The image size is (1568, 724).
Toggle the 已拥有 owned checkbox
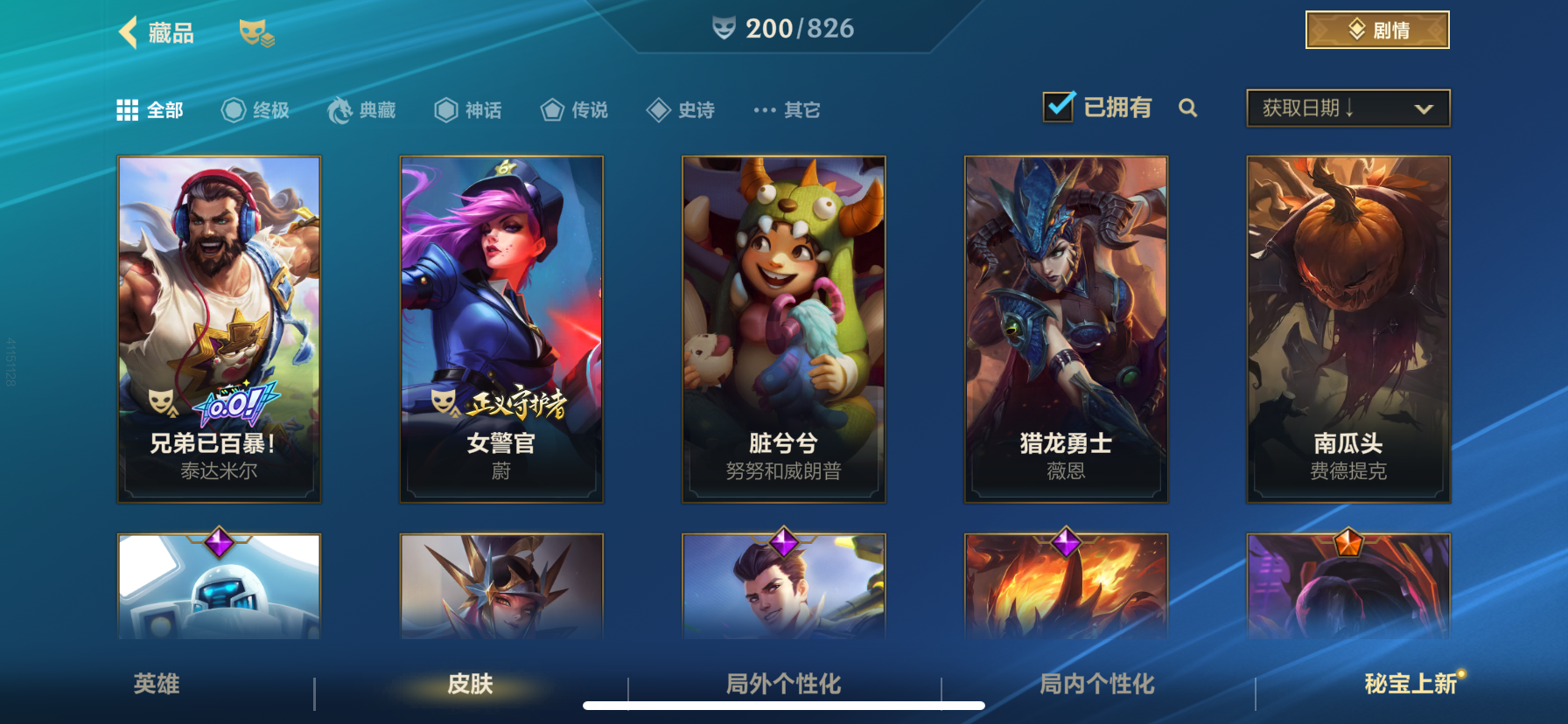point(1060,105)
